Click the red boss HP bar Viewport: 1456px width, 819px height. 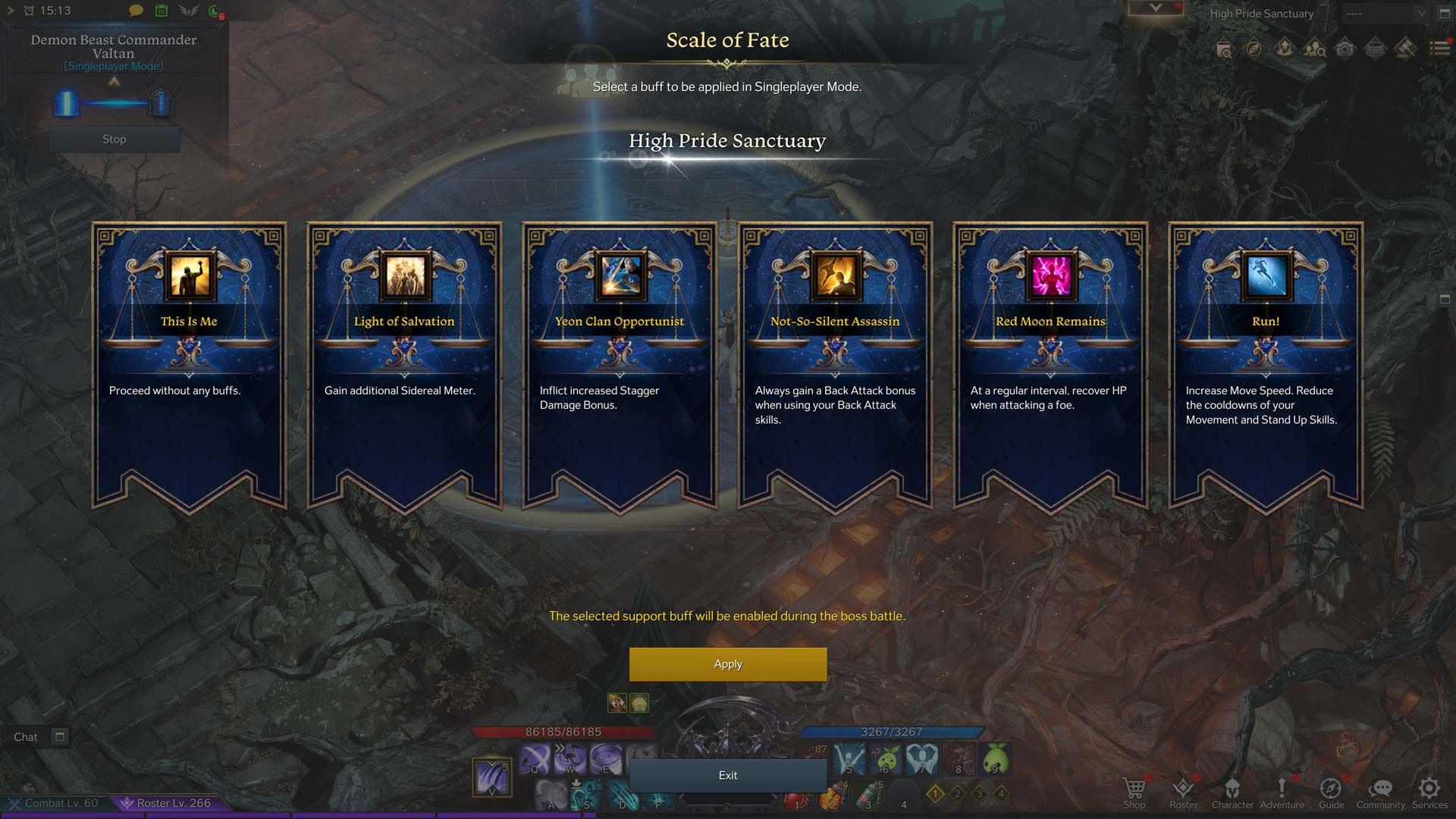pyautogui.click(x=563, y=731)
